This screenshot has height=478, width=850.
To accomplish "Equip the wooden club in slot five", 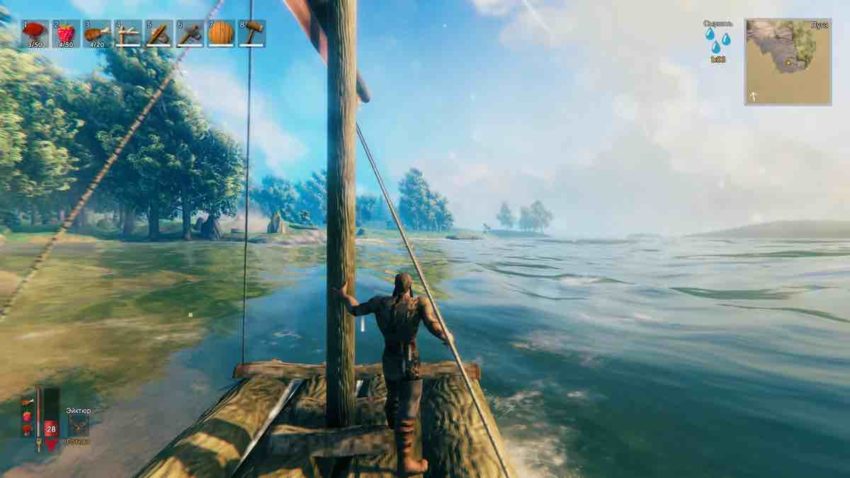I will [x=159, y=33].
